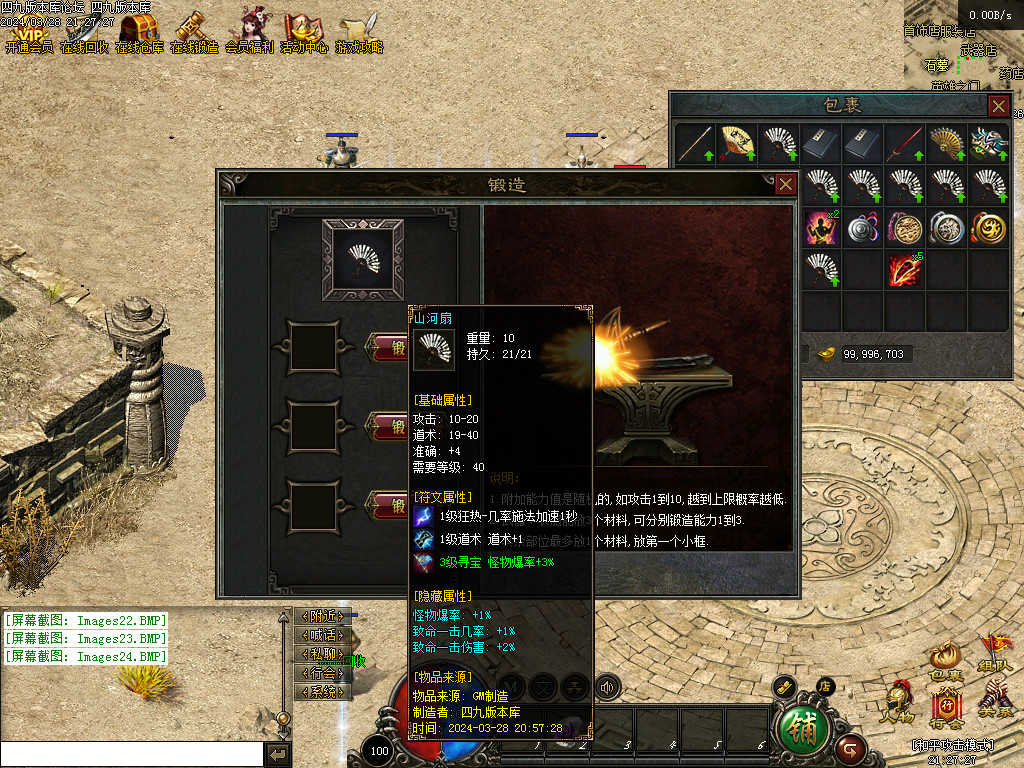Select the red flaming blade item x5
The image size is (1024, 768).
tap(904, 269)
